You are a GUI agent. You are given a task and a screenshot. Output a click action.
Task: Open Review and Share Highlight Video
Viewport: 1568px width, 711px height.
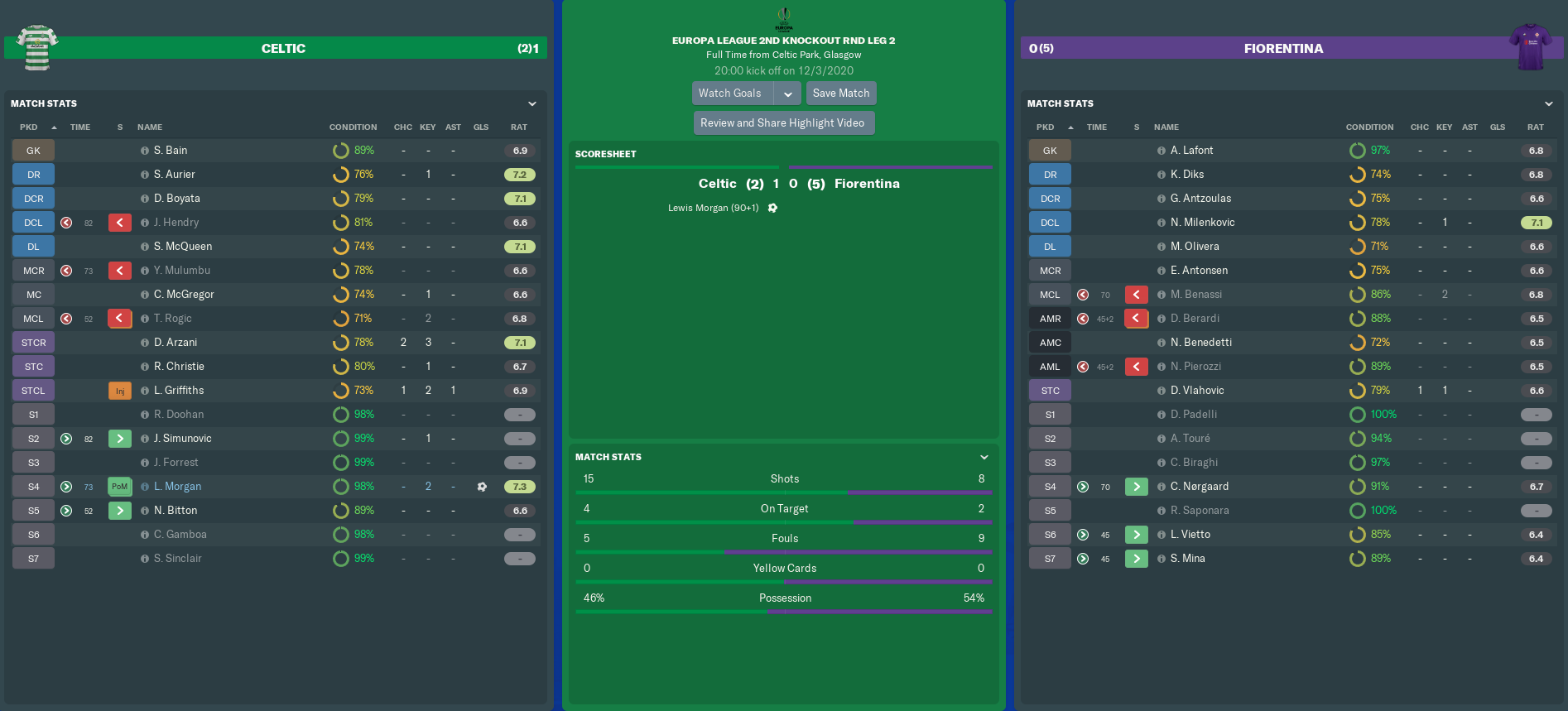(x=782, y=123)
